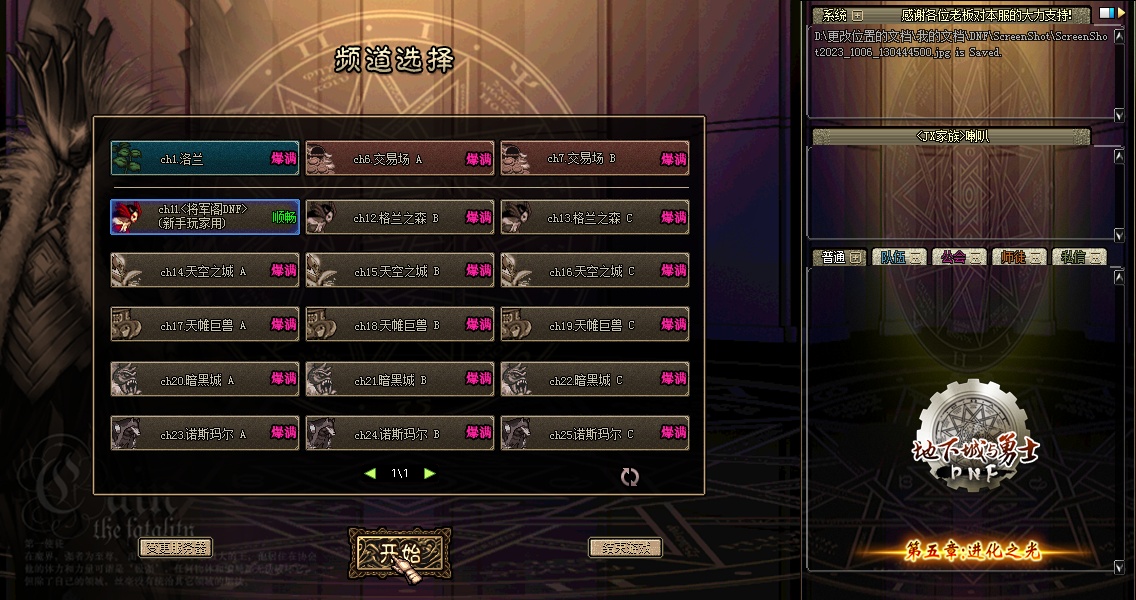Choose channel ch6 交易场 A
The image size is (1136, 600).
(399, 158)
